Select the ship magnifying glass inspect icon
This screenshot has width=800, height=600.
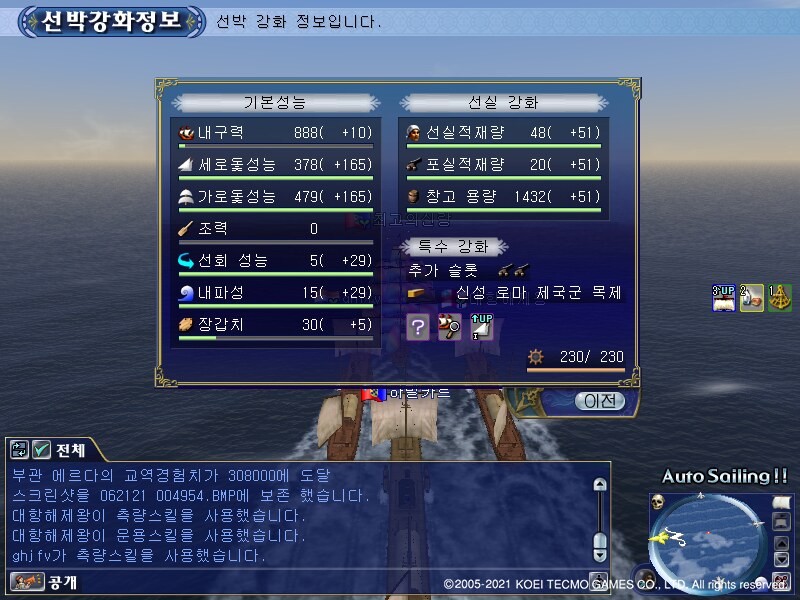450,326
